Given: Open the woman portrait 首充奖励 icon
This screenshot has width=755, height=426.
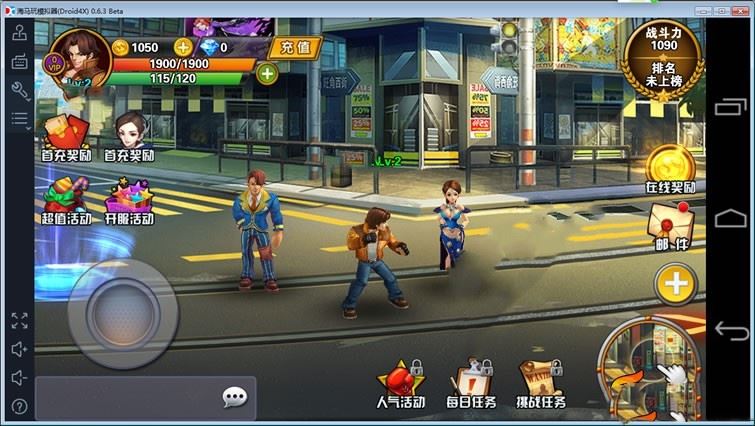Looking at the screenshot, I should 129,137.
